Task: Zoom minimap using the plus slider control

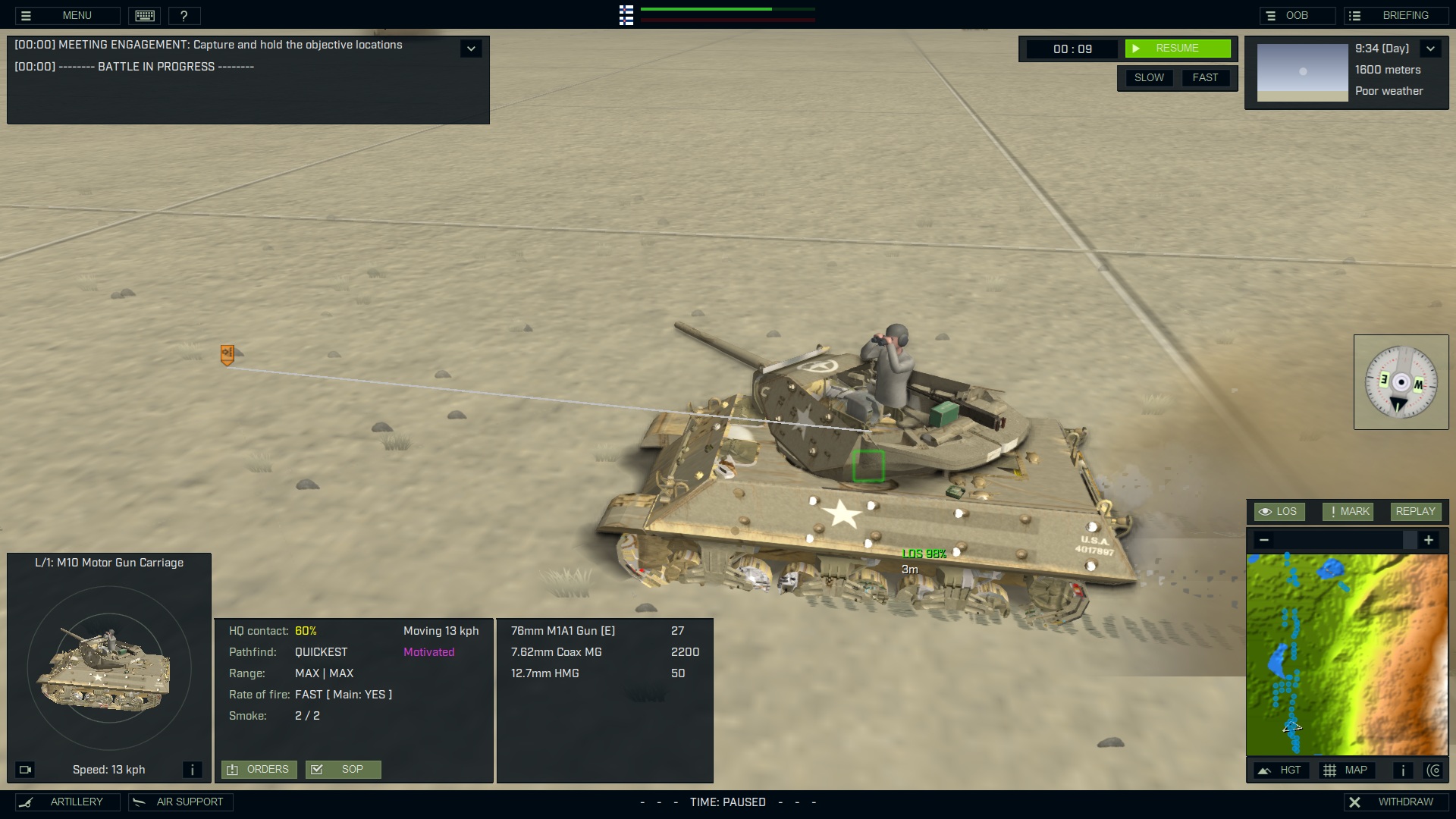Action: click(x=1429, y=540)
